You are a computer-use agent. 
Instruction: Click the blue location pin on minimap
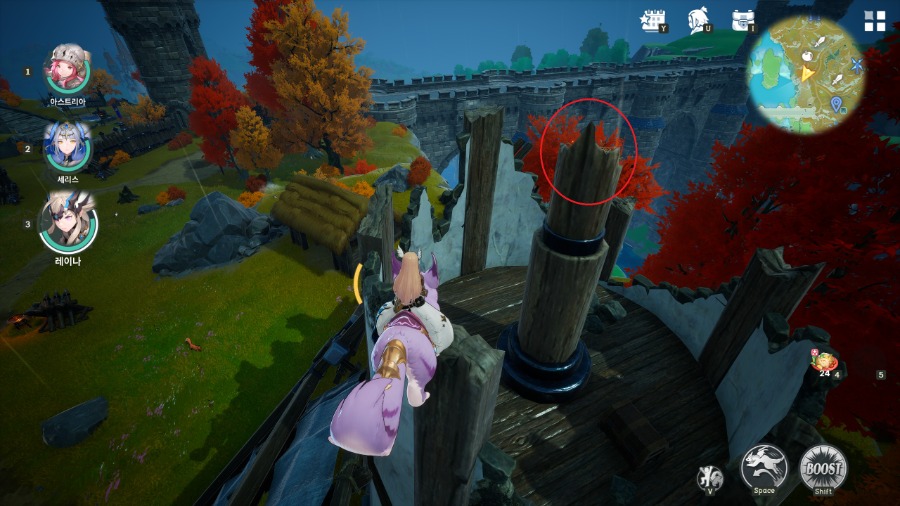[836, 104]
